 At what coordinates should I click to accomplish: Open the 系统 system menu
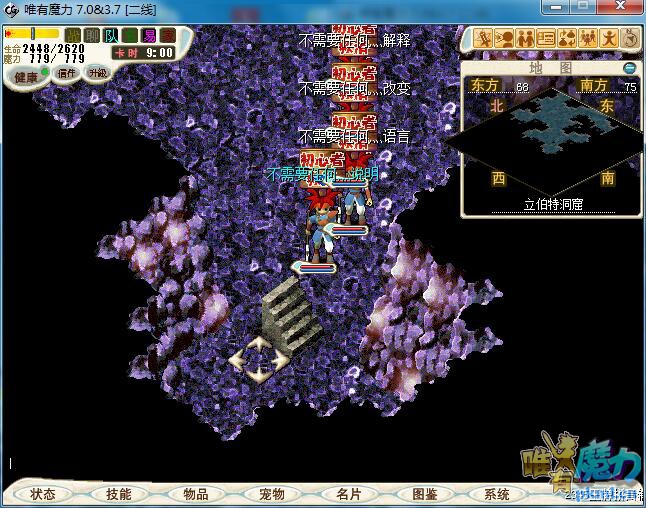click(497, 494)
